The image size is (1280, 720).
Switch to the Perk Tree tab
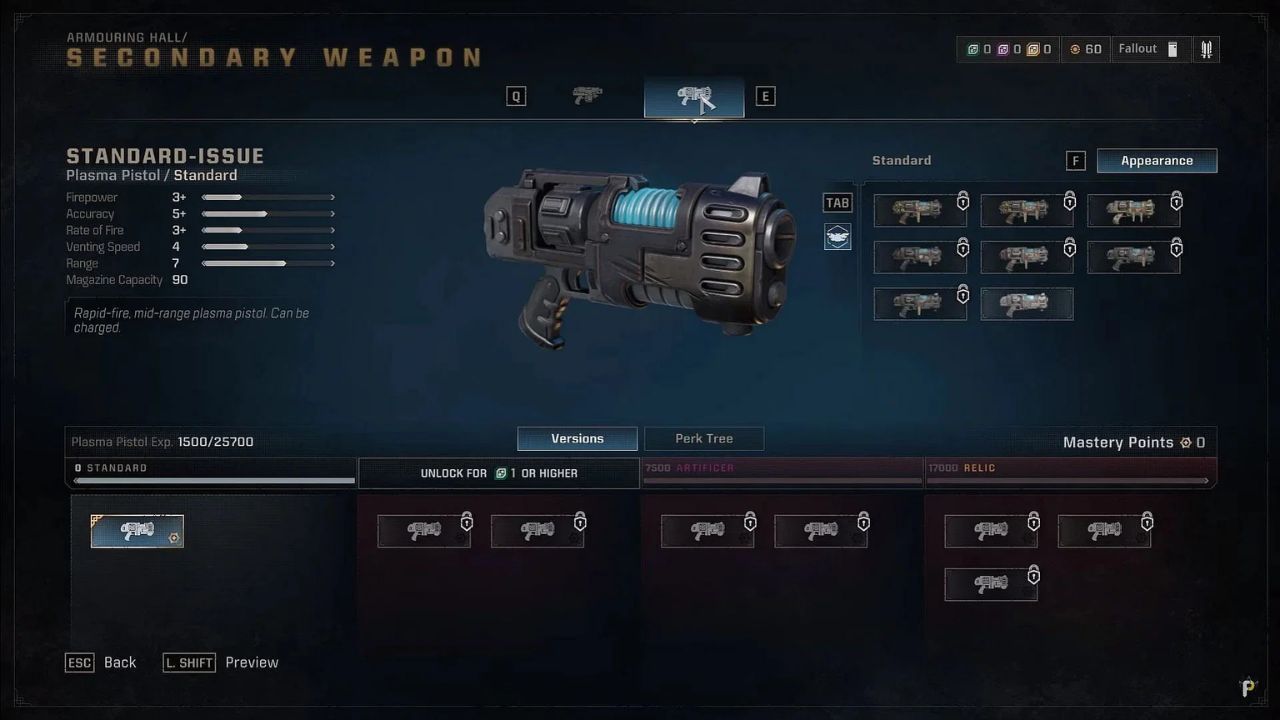click(703, 438)
